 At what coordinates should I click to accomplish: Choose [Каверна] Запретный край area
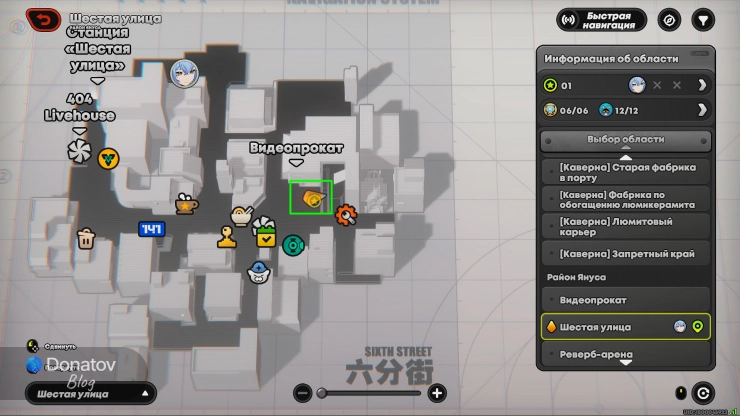point(625,253)
